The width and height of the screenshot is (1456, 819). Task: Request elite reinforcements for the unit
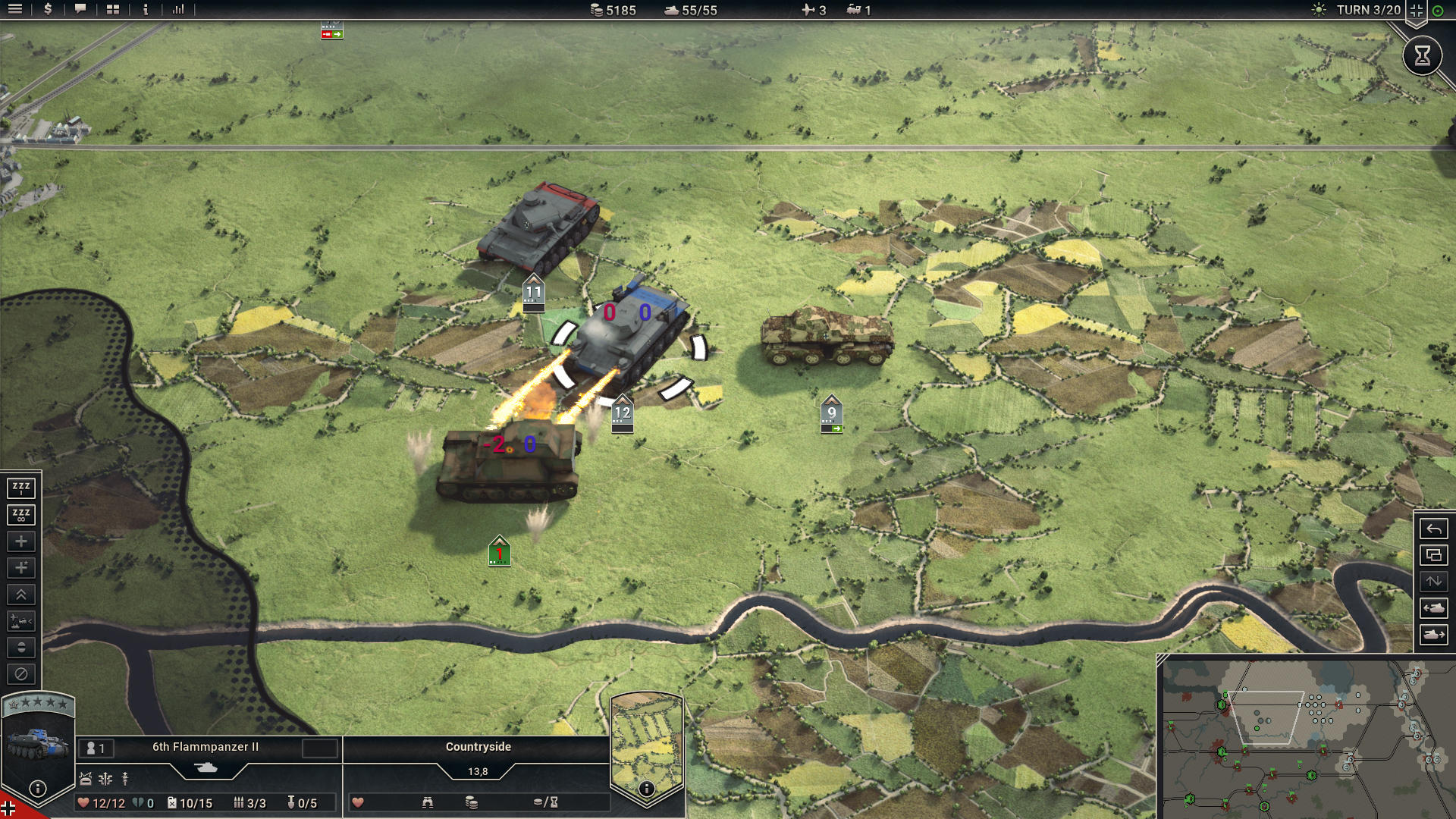click(x=21, y=568)
